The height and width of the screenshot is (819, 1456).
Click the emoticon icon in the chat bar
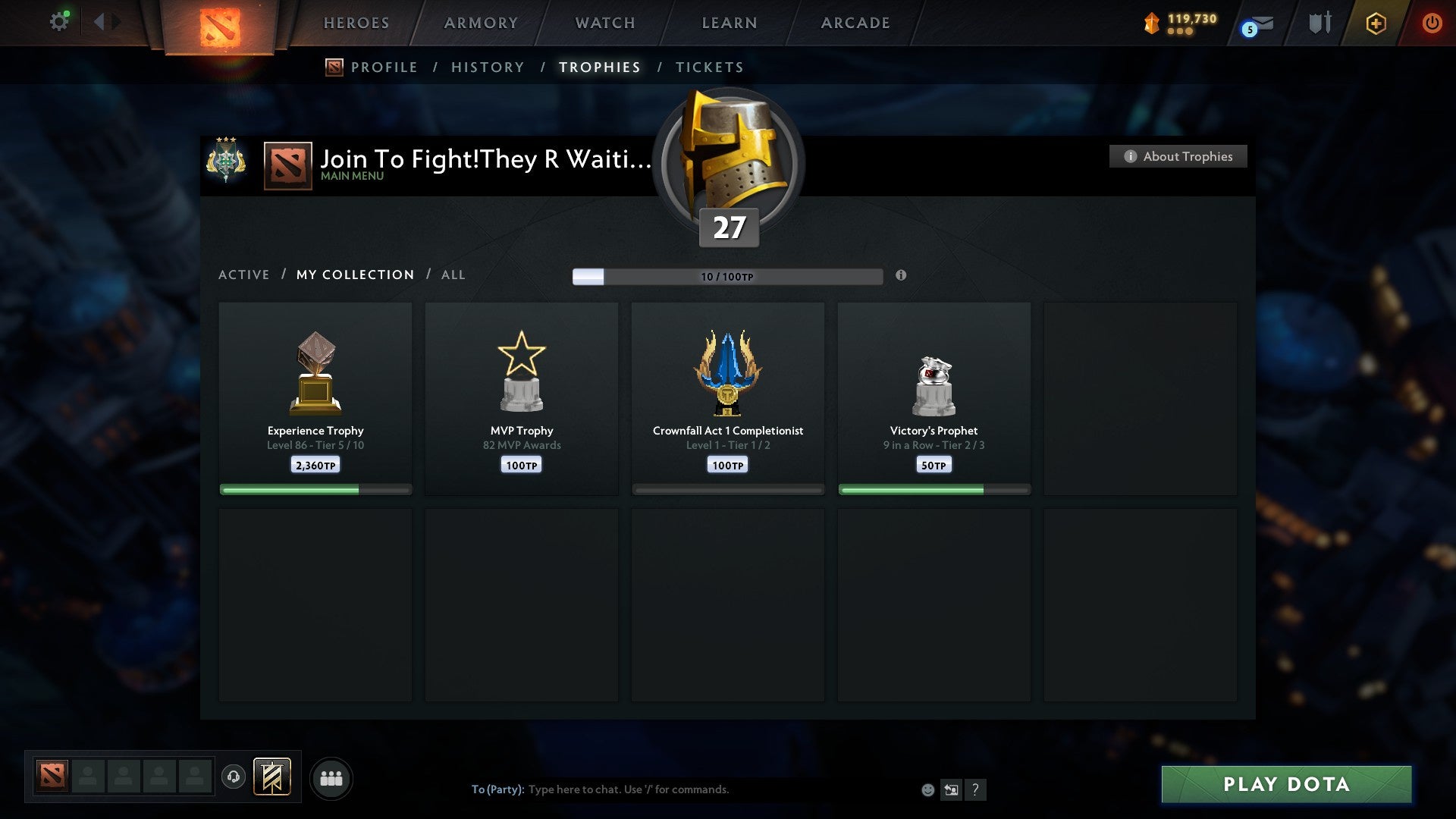coord(927,789)
